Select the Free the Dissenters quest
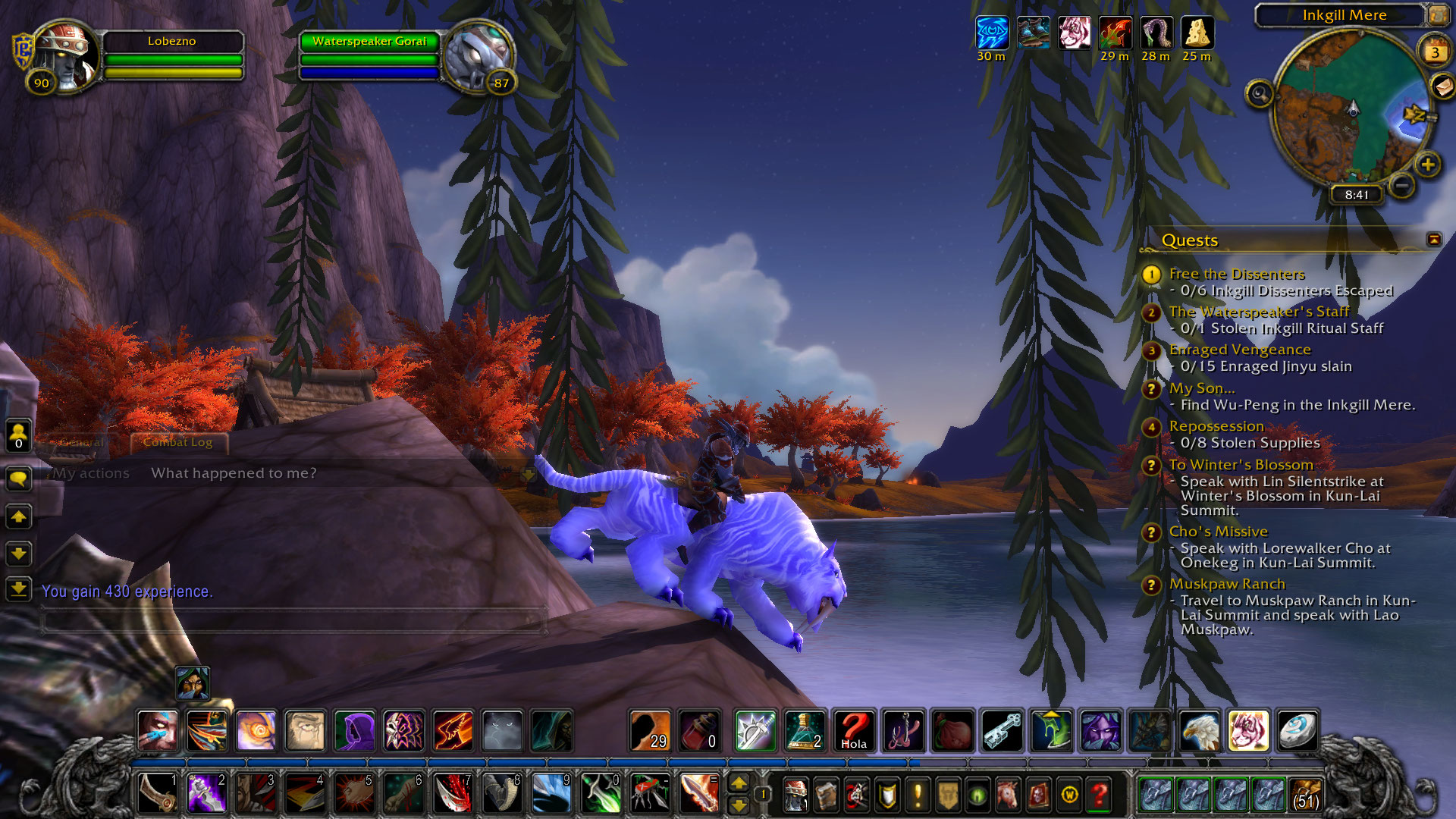Viewport: 1456px width, 819px height. [x=1236, y=274]
